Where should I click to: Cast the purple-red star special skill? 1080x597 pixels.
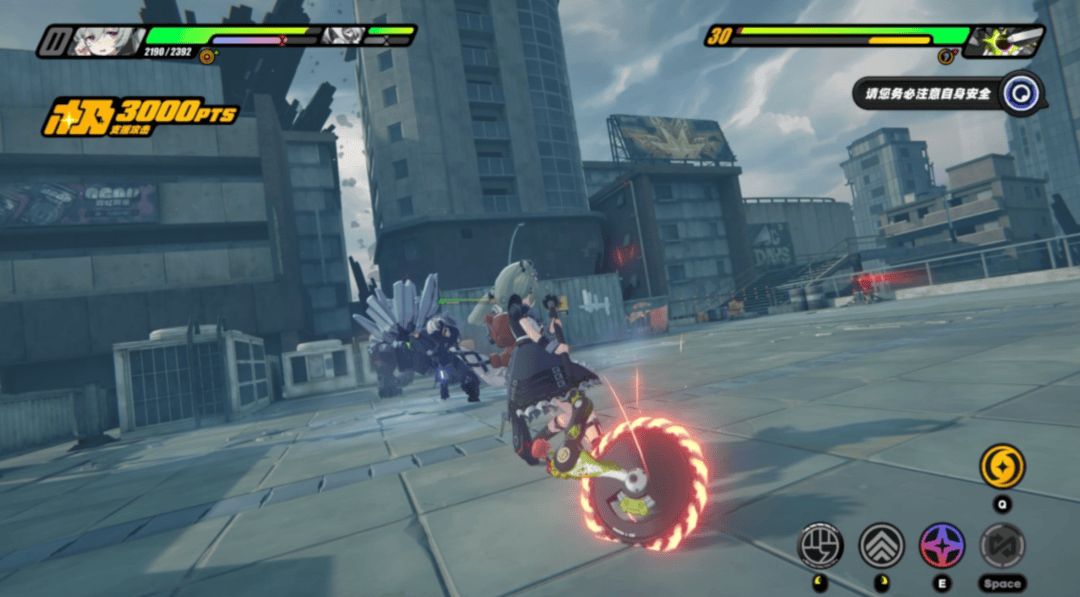coord(942,545)
